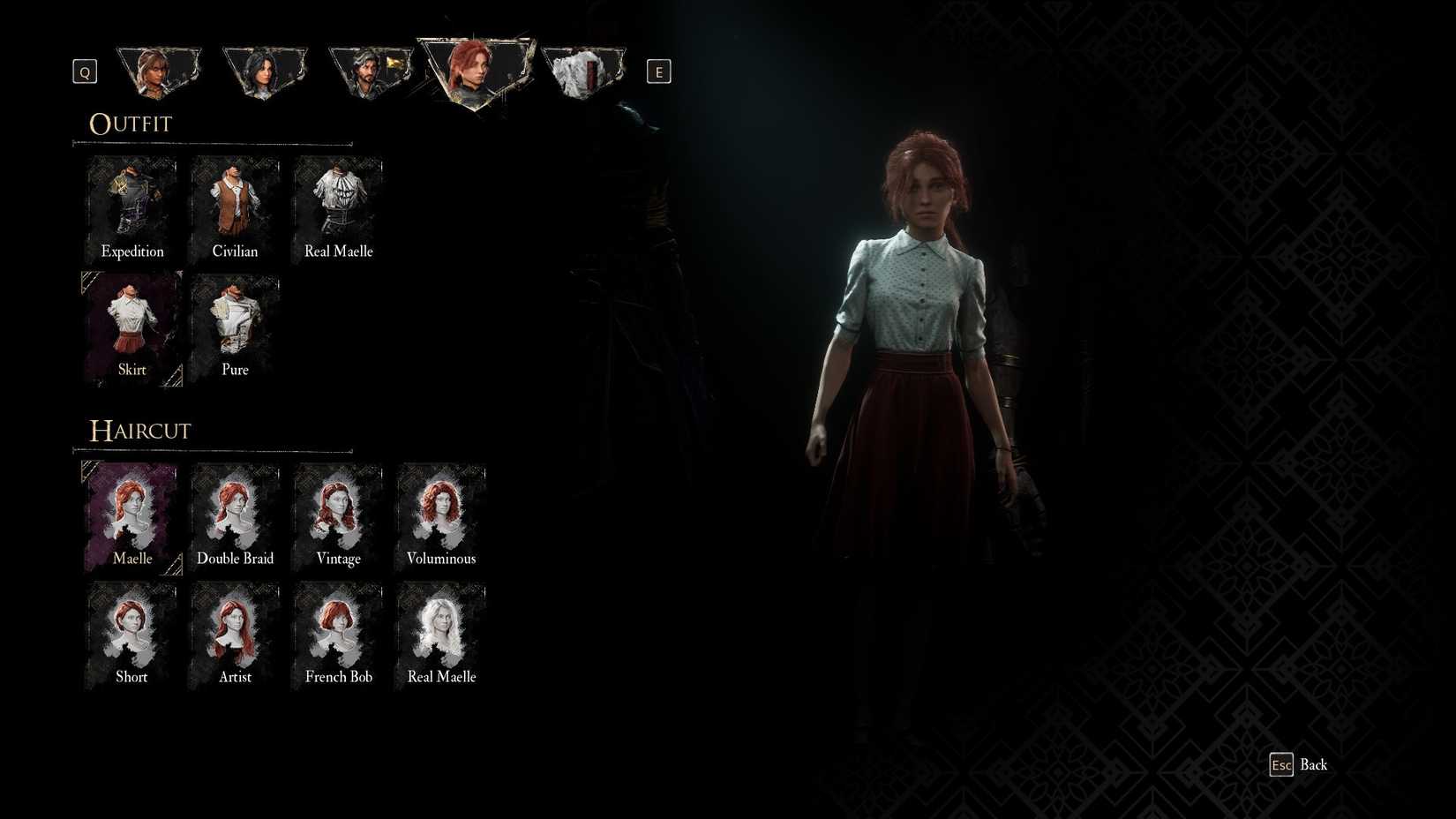Switch to the first character's portrait tab
This screenshot has height=819, width=1456.
(x=159, y=71)
